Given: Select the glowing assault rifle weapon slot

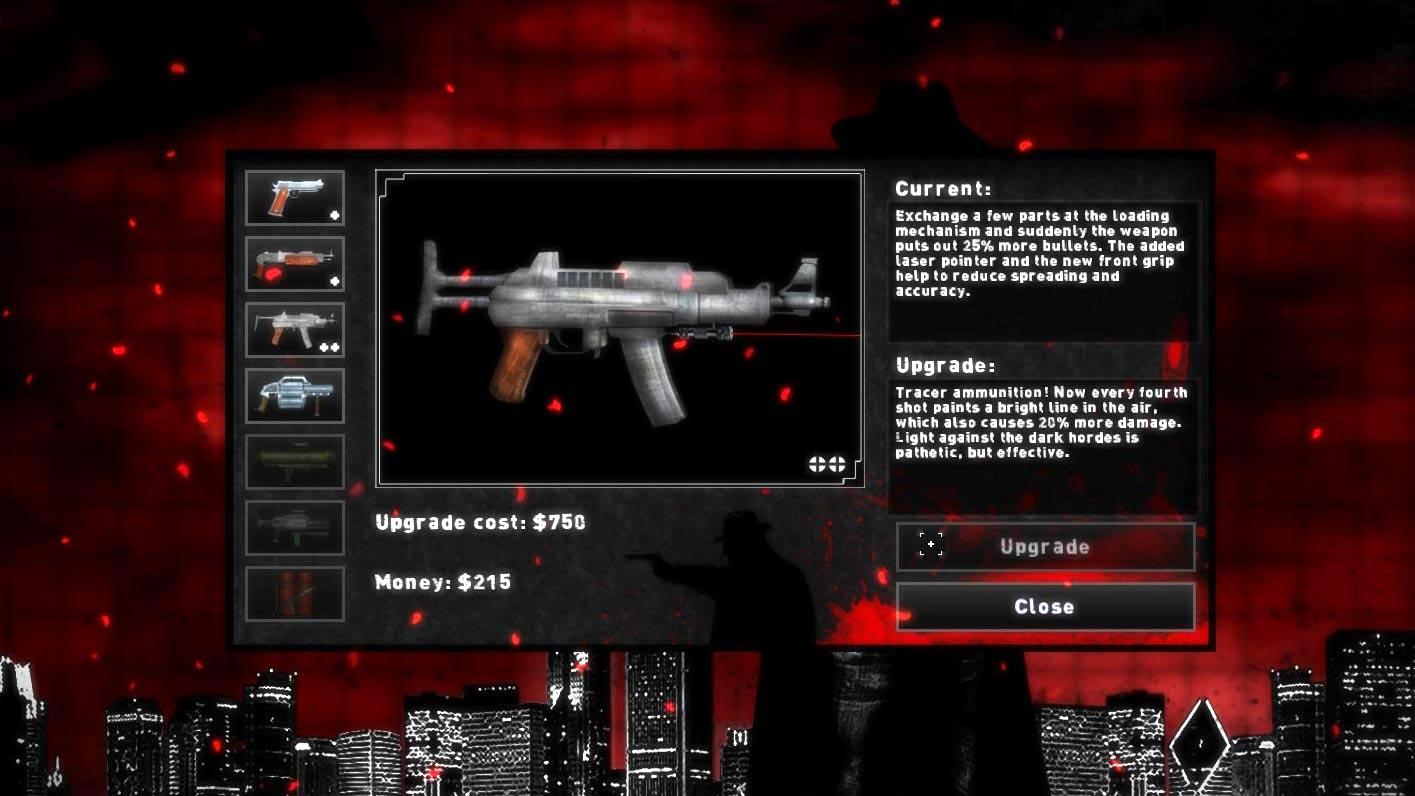Looking at the screenshot, I should 294,263.
